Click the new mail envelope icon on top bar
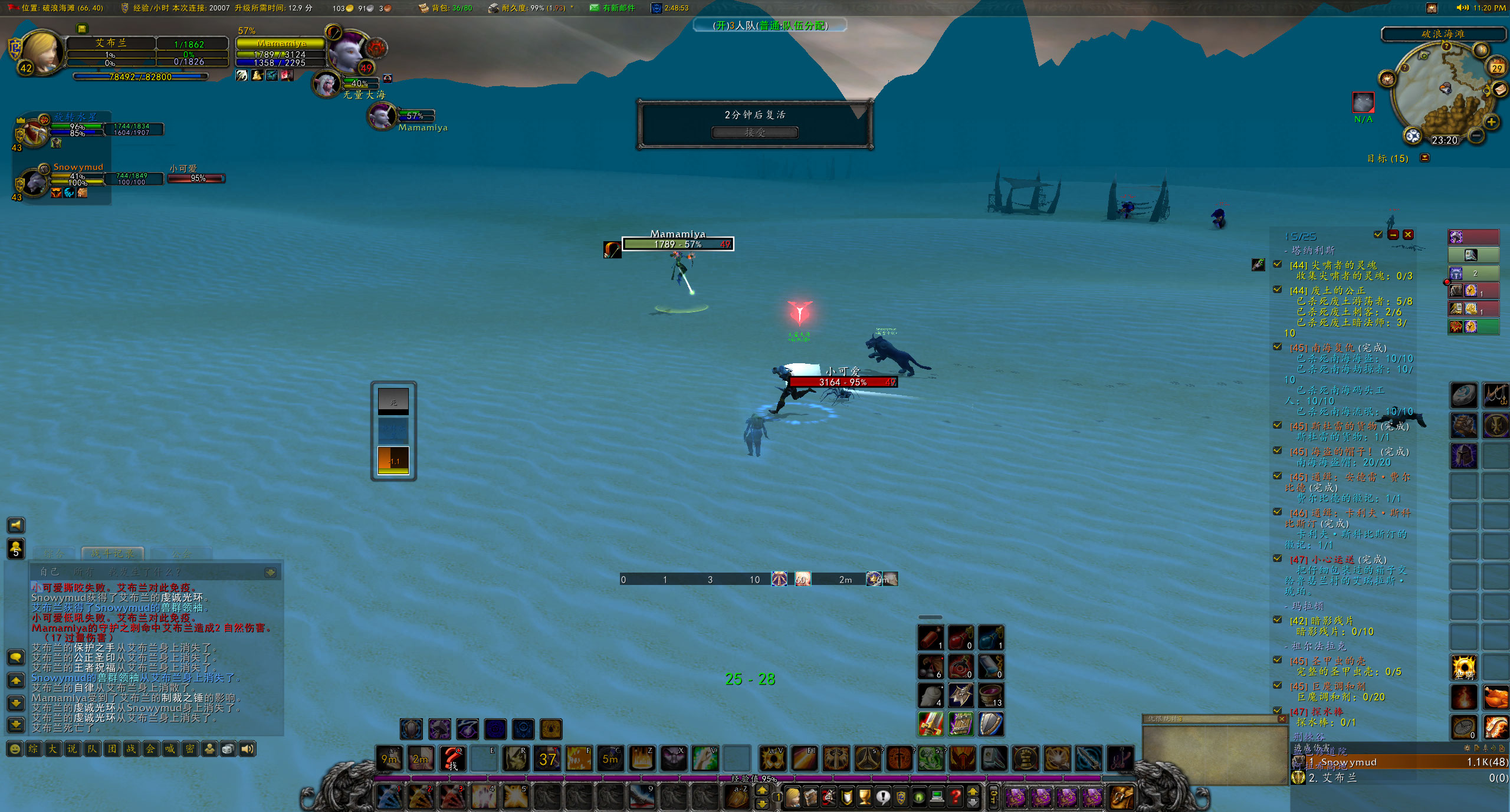Image resolution: width=1510 pixels, height=812 pixels. (x=594, y=8)
